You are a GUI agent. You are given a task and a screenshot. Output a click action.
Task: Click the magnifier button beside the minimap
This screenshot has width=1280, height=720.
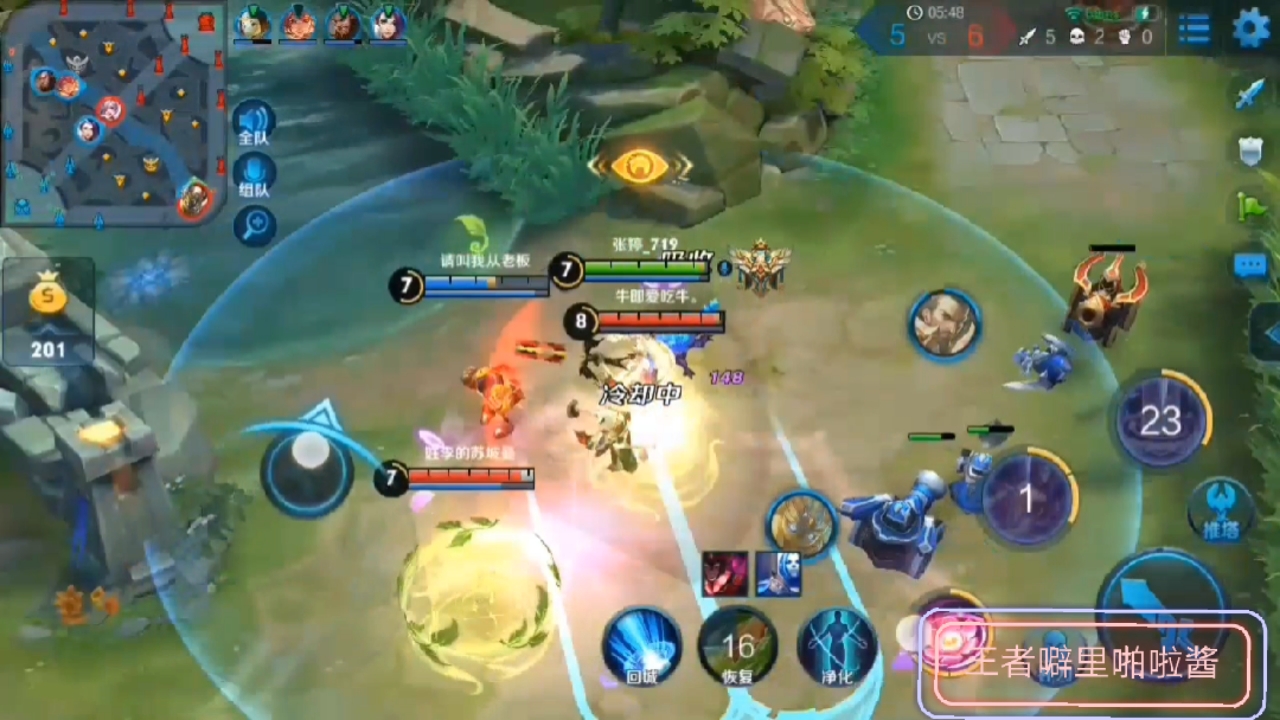254,226
